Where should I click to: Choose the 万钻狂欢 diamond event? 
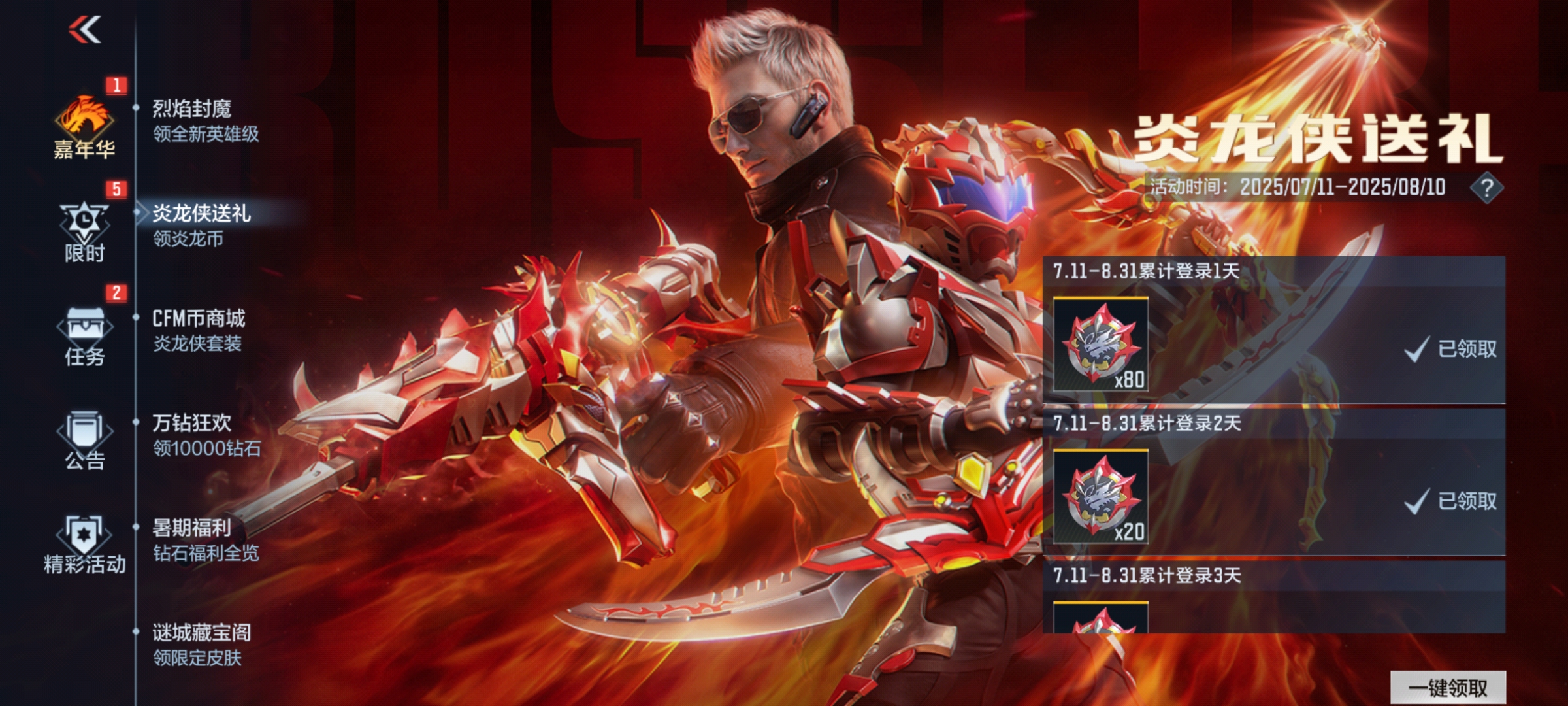[x=206, y=435]
